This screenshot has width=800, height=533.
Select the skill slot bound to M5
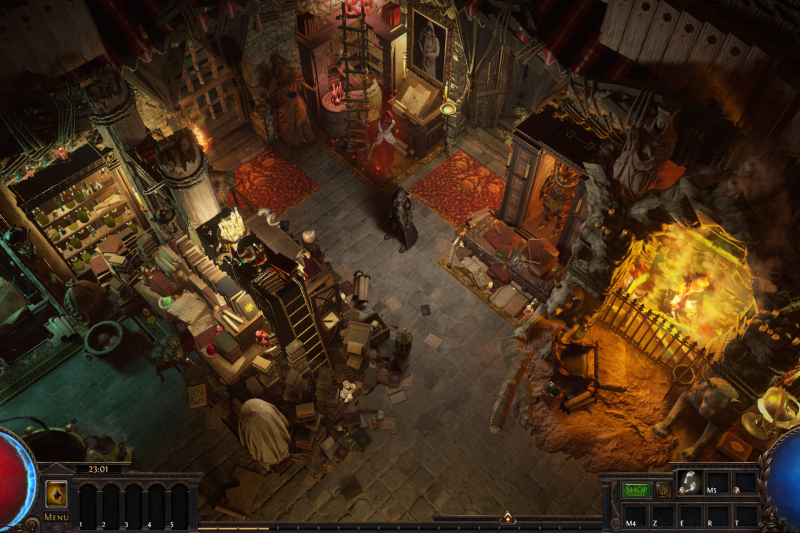pos(717,483)
